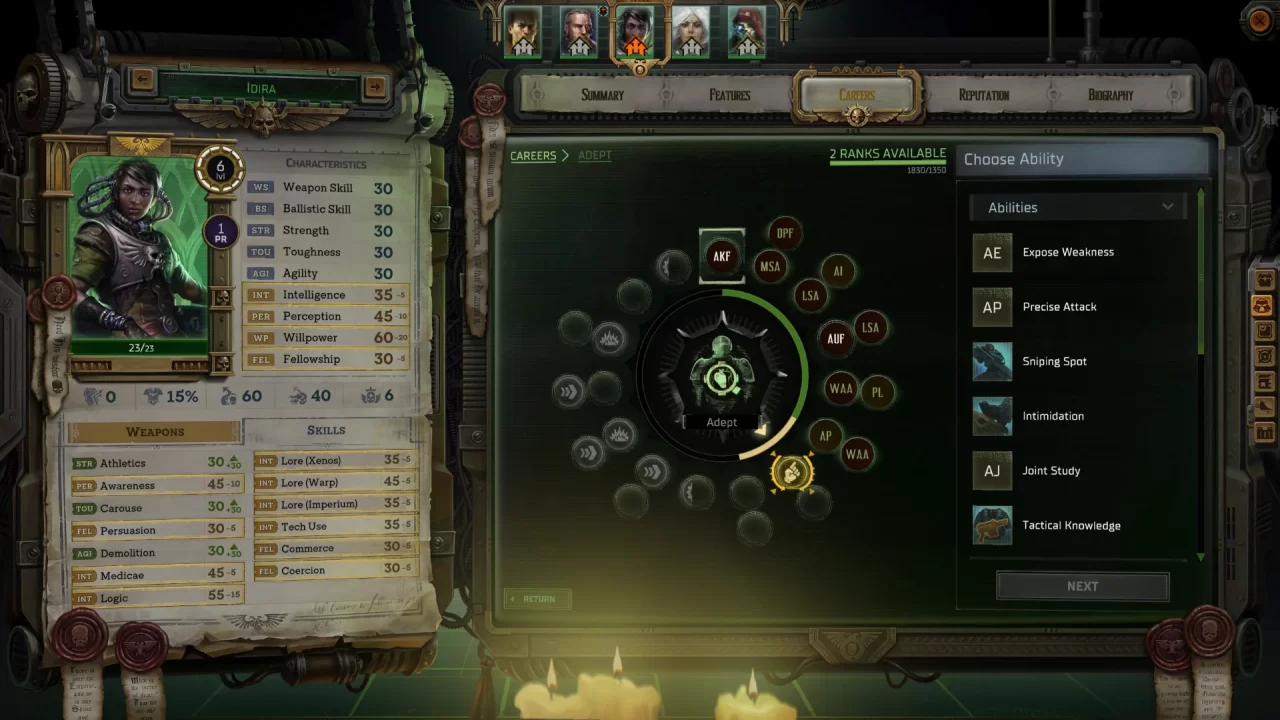Click the RETURN button
The width and height of the screenshot is (1280, 720).
[x=537, y=598]
